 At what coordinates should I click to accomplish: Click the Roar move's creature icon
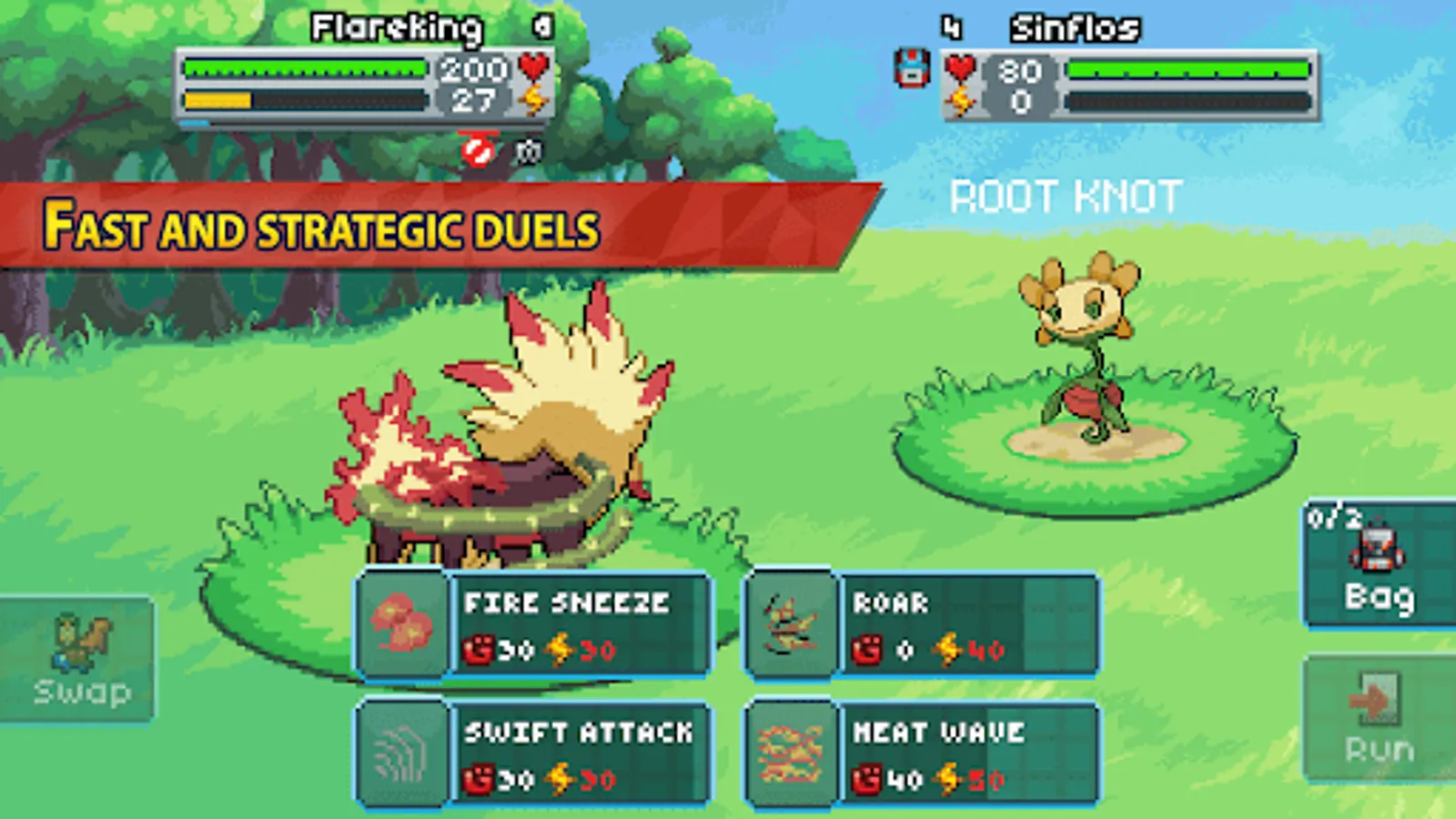point(791,624)
